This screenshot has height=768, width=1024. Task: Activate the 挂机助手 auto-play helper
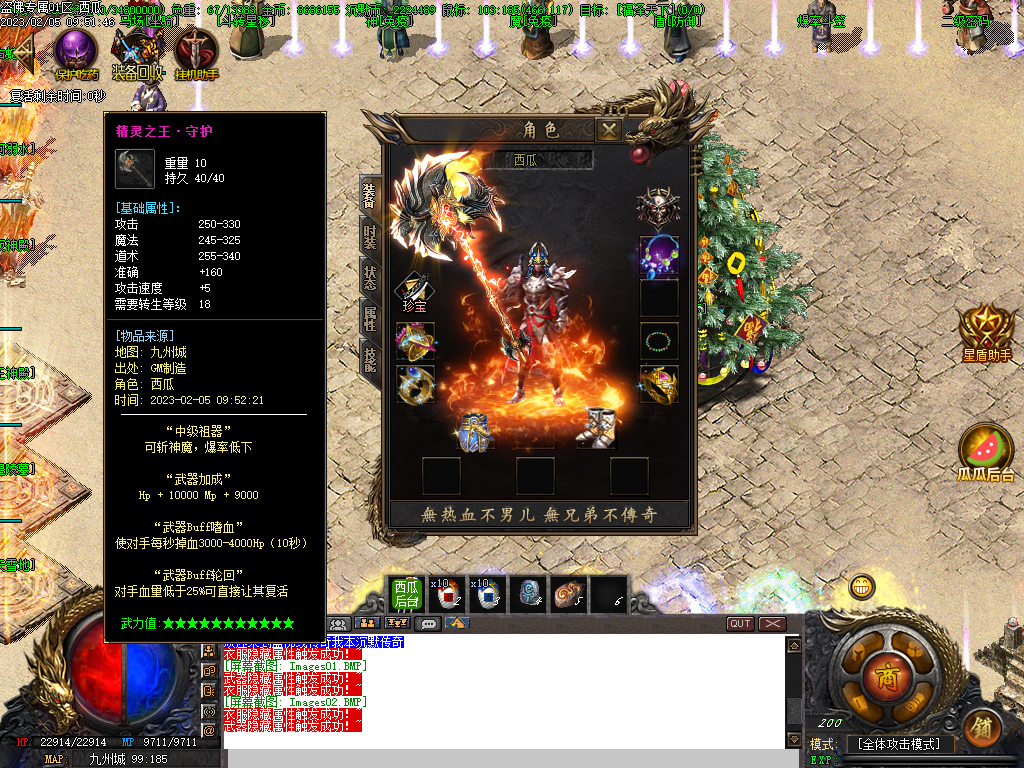196,52
